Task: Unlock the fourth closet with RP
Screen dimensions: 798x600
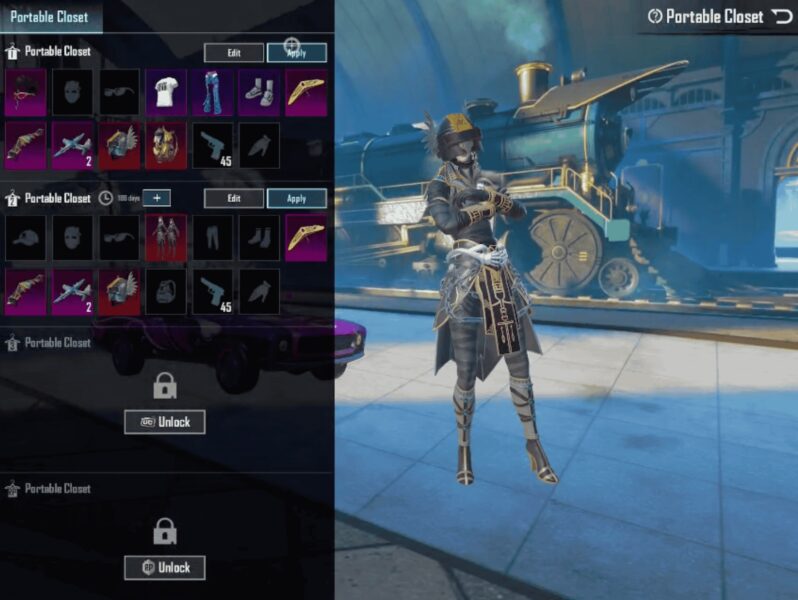Action: [165, 568]
